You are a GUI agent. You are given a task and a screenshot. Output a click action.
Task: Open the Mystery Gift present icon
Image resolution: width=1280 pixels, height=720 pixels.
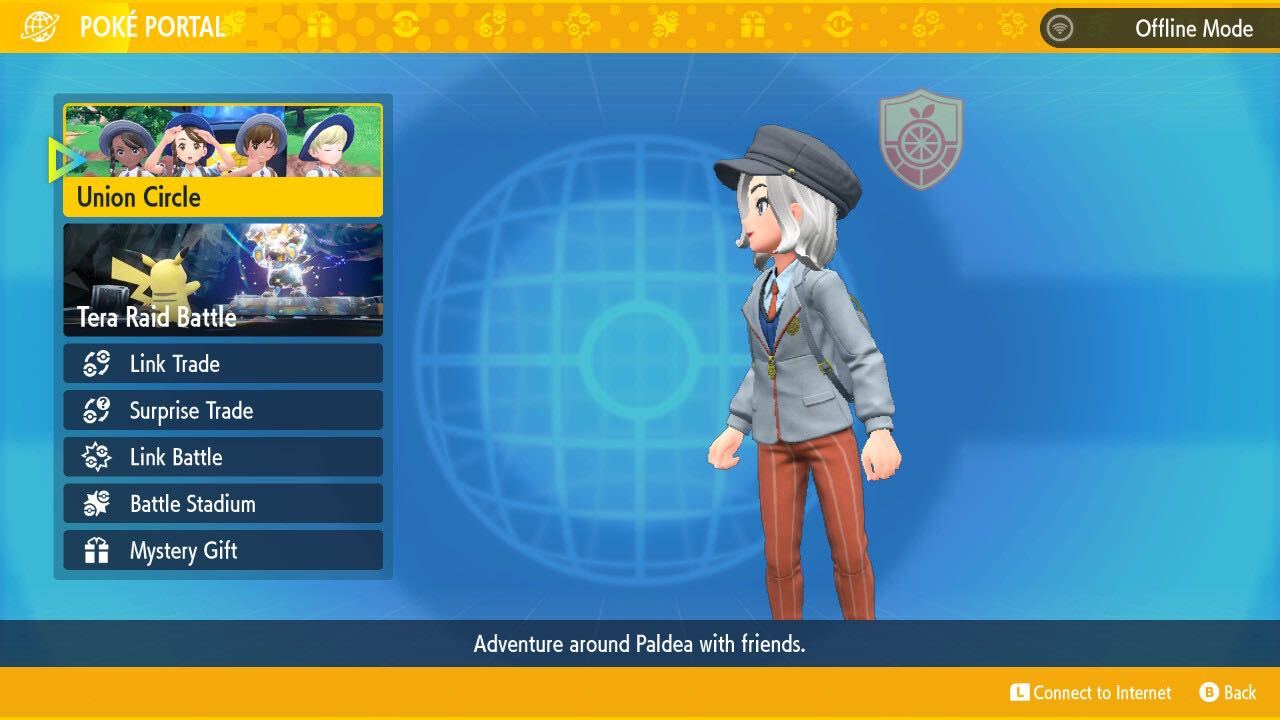[x=95, y=551]
